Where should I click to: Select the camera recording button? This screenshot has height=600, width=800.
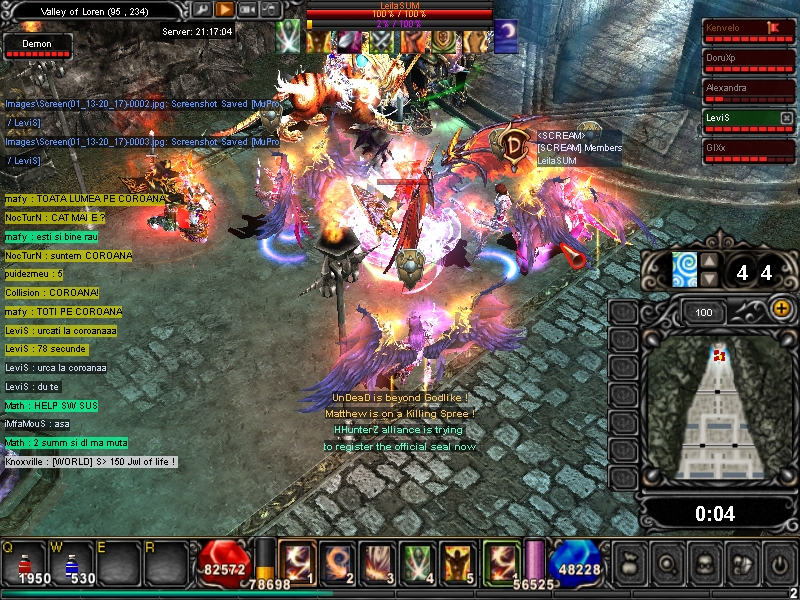coord(248,10)
